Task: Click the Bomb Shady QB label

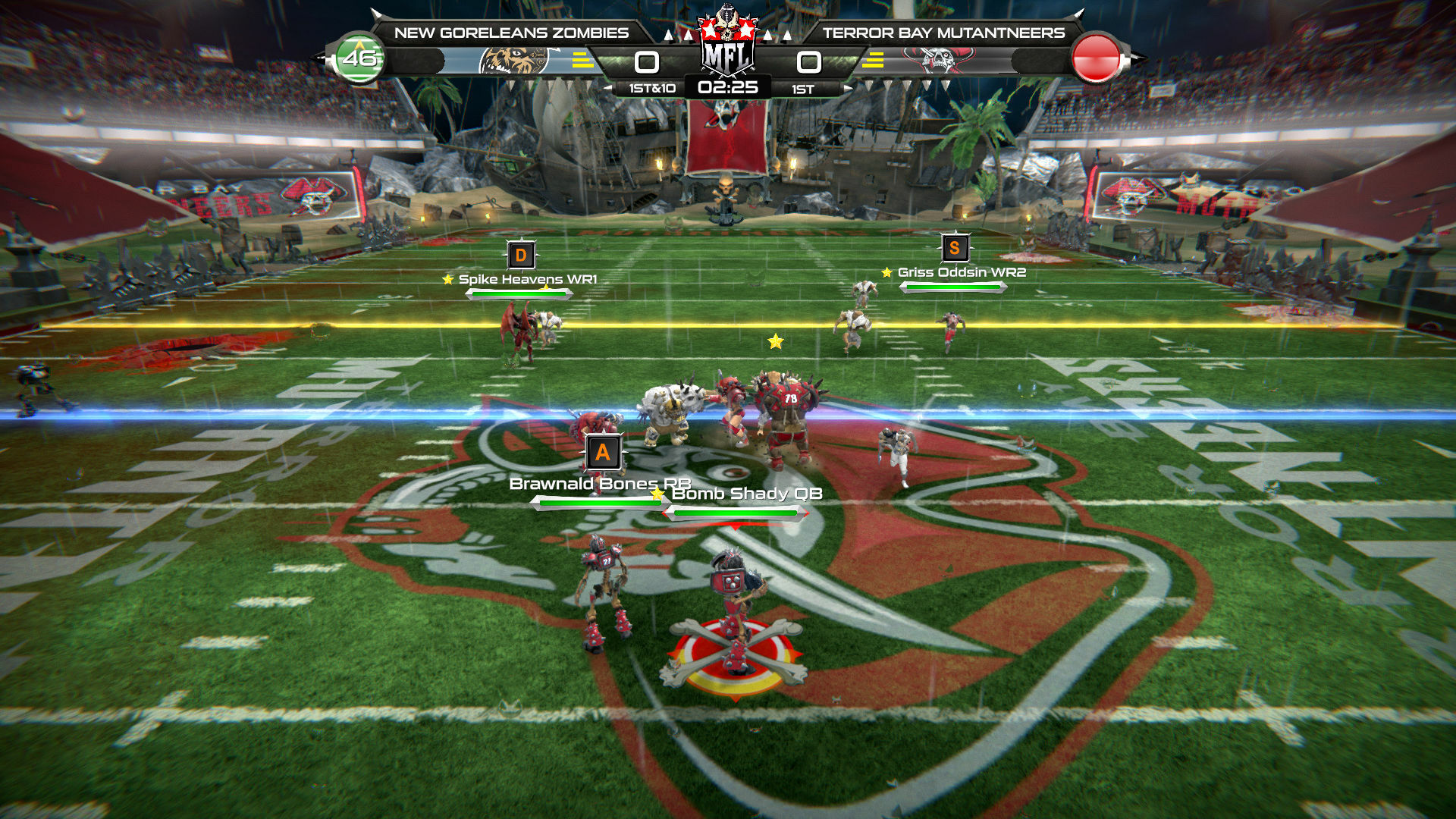Action: tap(749, 493)
